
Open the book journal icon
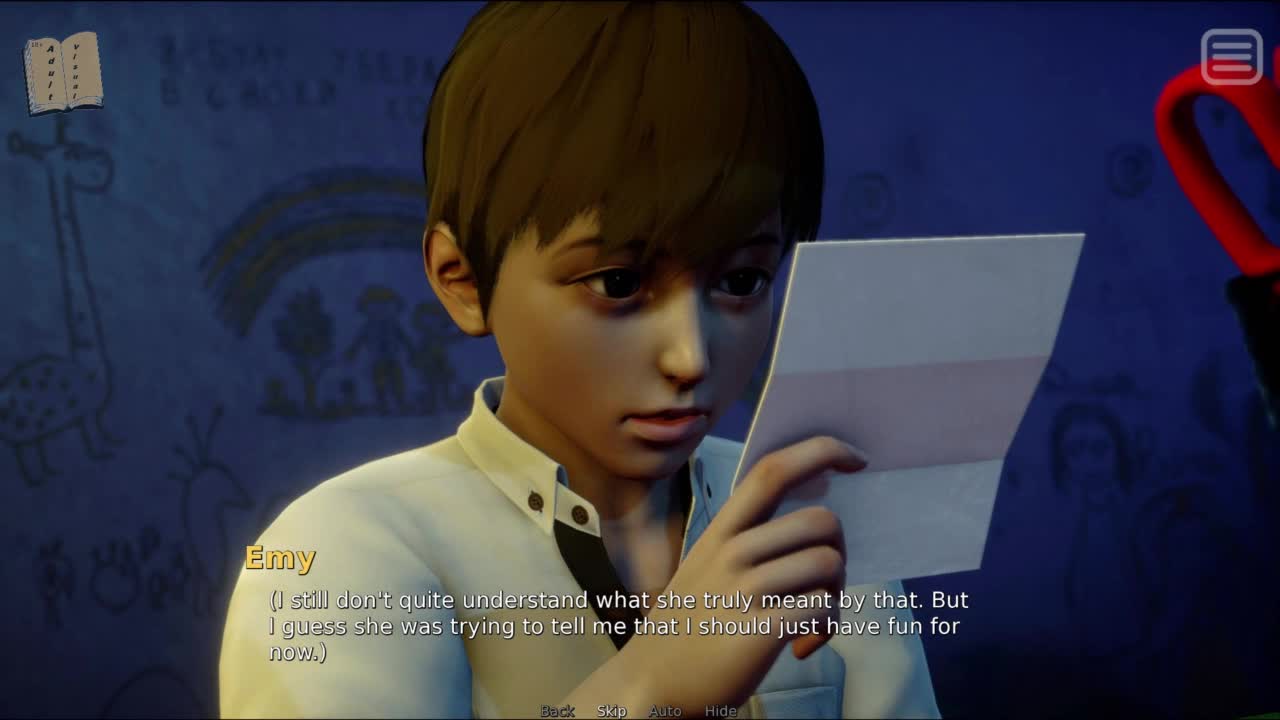[63, 73]
